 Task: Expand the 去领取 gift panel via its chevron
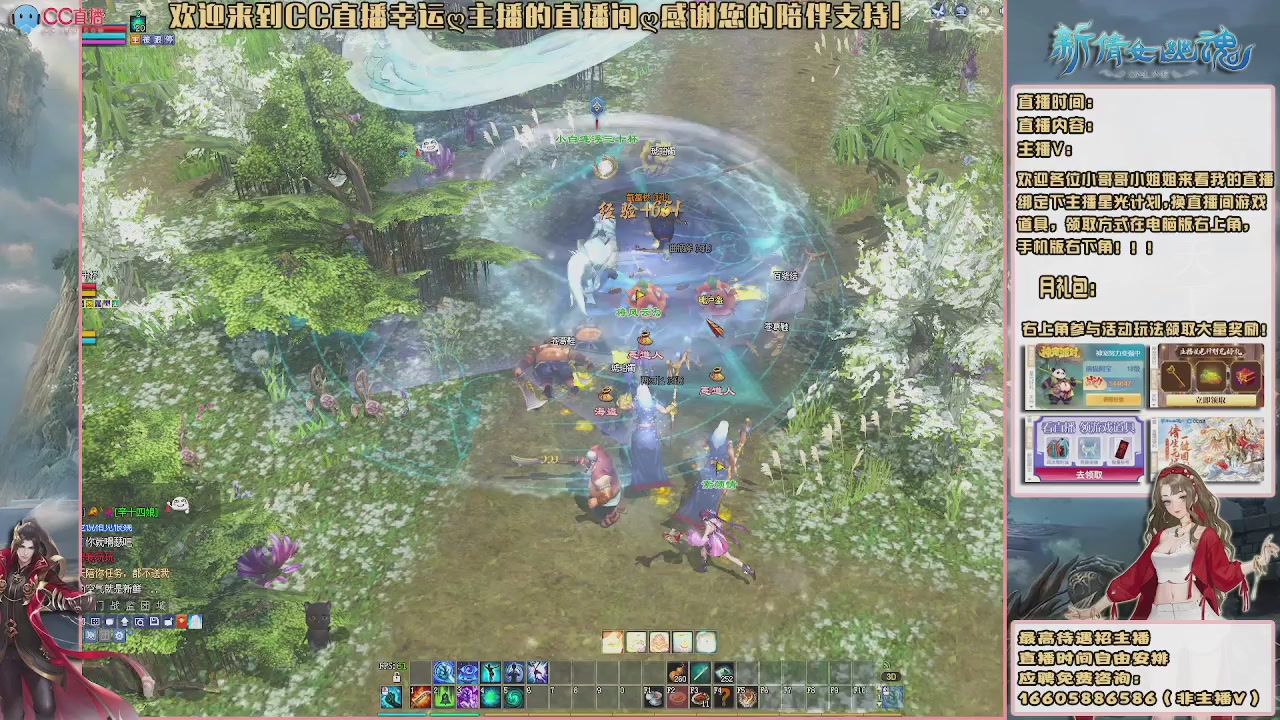coord(1030,479)
